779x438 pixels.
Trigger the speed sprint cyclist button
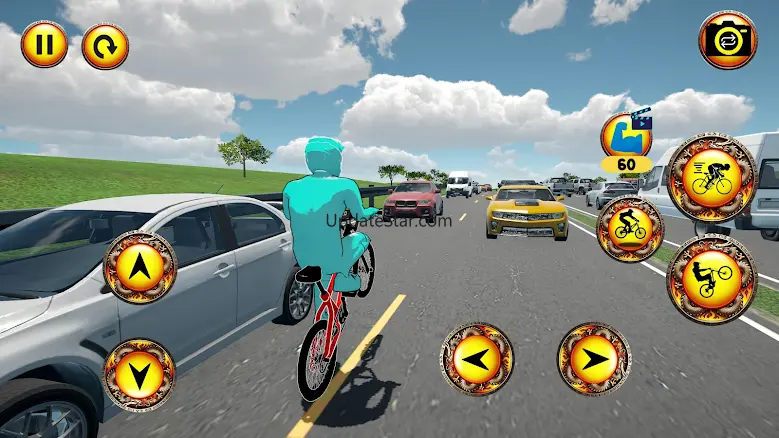pos(712,177)
